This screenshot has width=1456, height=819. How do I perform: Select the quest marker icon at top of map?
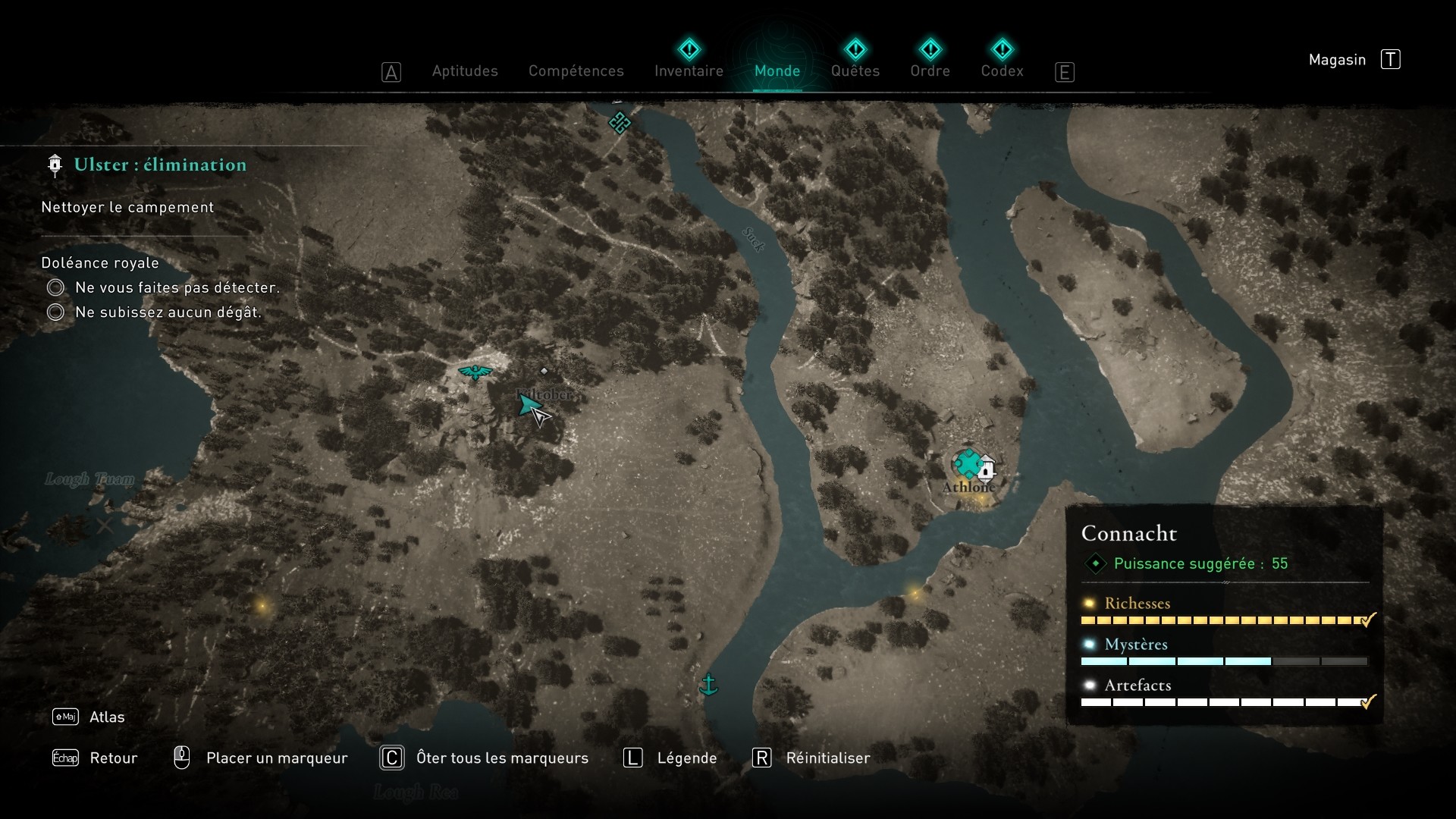(x=620, y=123)
